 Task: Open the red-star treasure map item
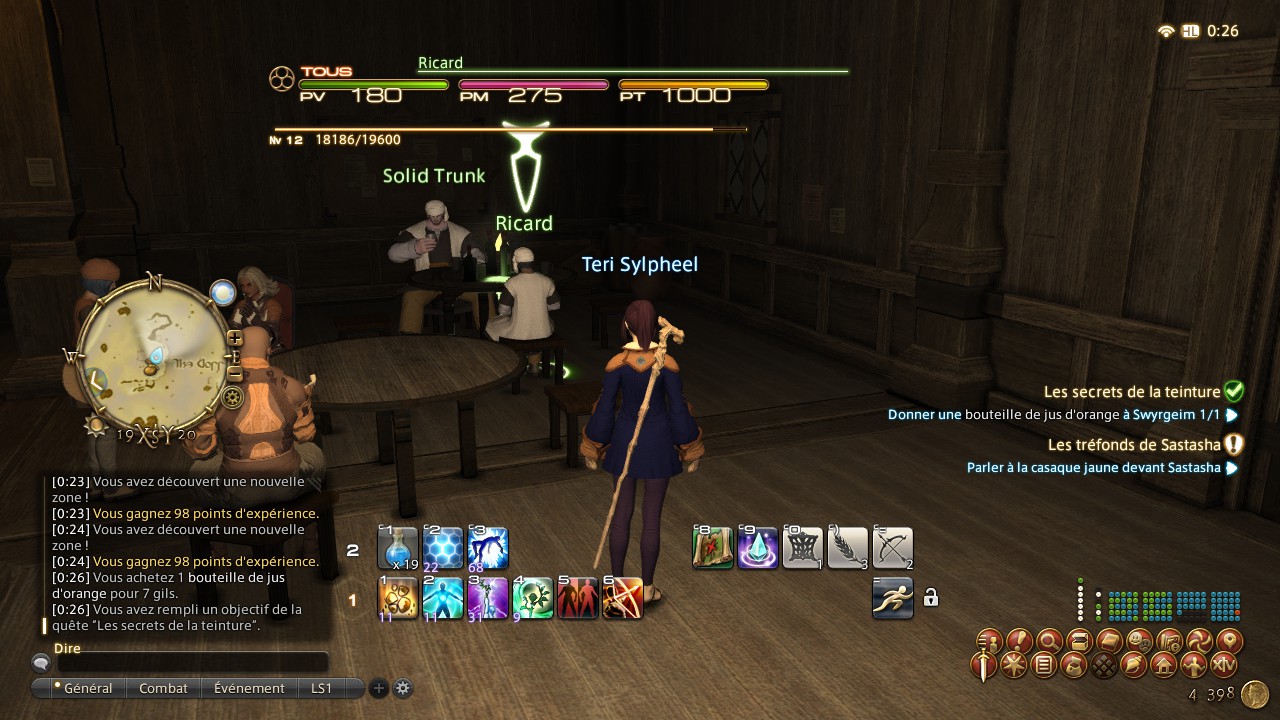[712, 548]
